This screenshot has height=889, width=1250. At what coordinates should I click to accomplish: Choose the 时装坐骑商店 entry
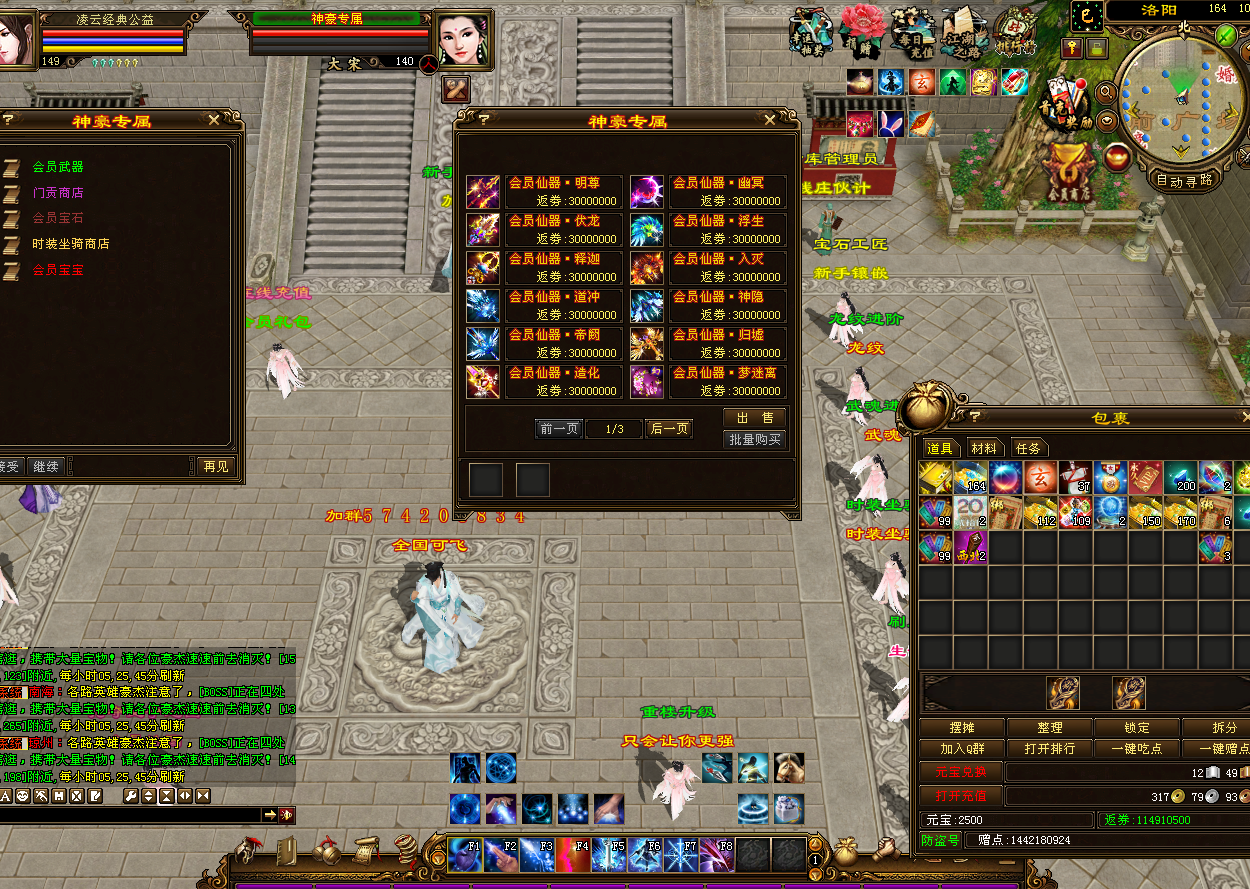(x=70, y=244)
